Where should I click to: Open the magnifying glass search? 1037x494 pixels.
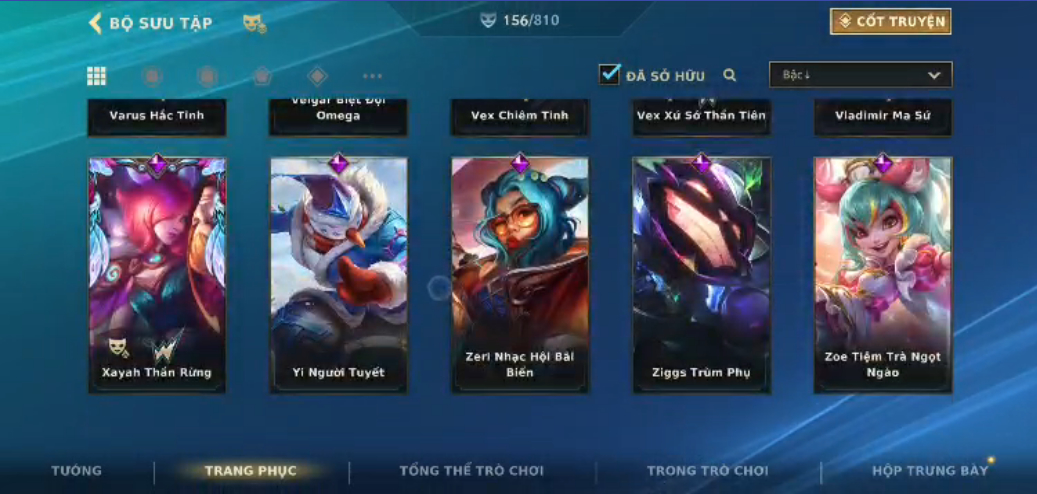730,75
